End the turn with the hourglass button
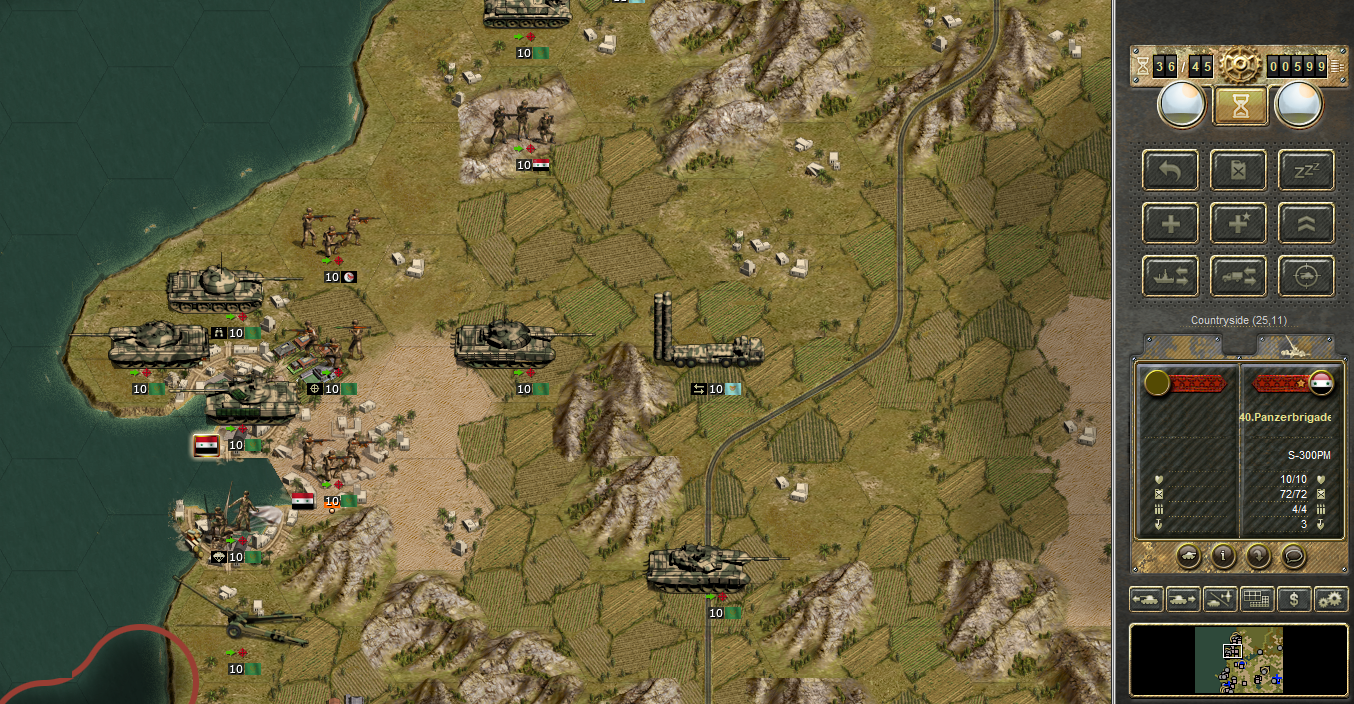This screenshot has height=704, width=1354. 1240,105
